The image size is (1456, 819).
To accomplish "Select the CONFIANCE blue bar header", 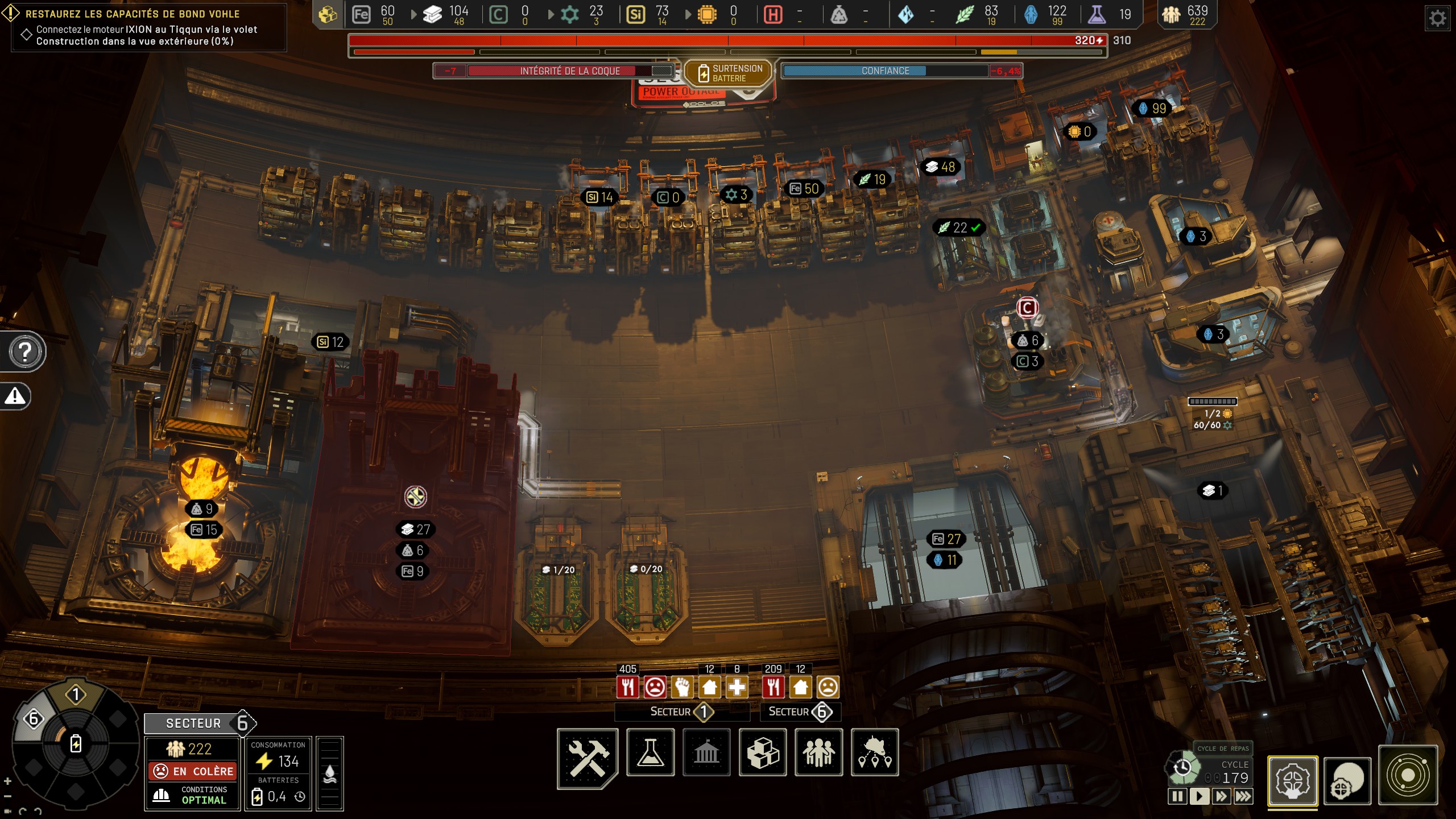I will tap(887, 71).
